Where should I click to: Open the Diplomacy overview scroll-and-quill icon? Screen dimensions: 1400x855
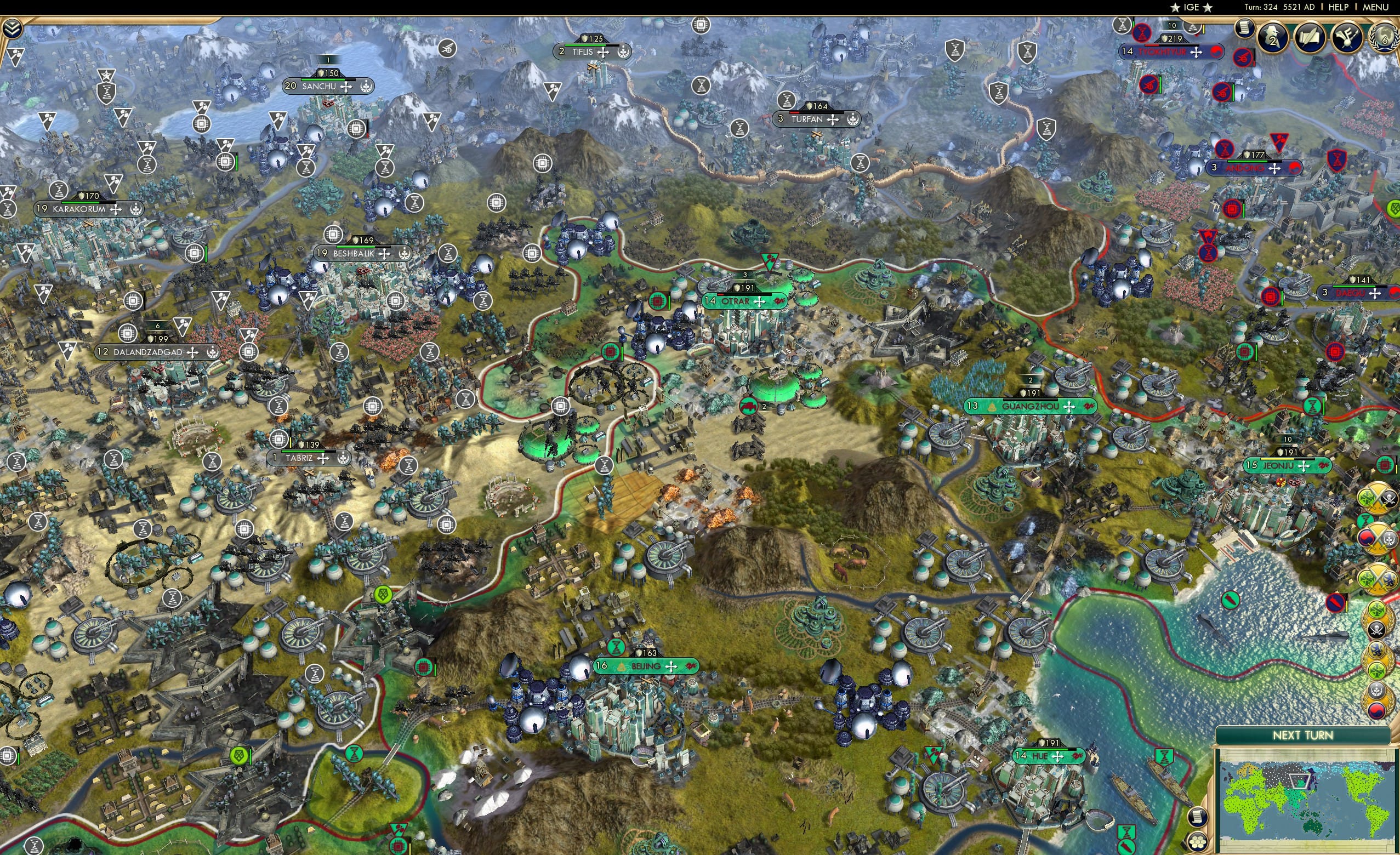1311,37
